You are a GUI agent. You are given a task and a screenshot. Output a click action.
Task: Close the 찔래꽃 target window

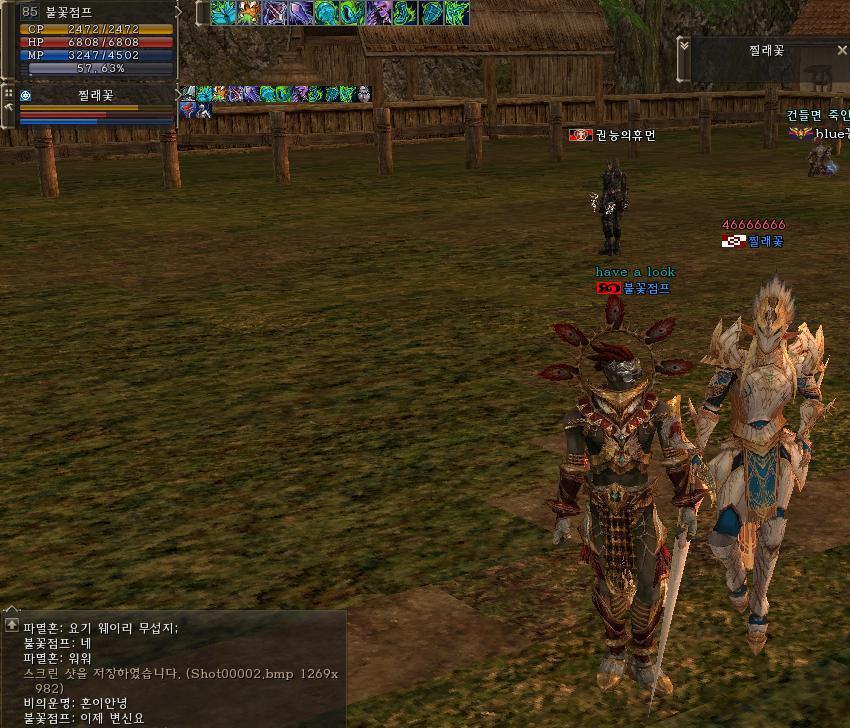[842, 49]
